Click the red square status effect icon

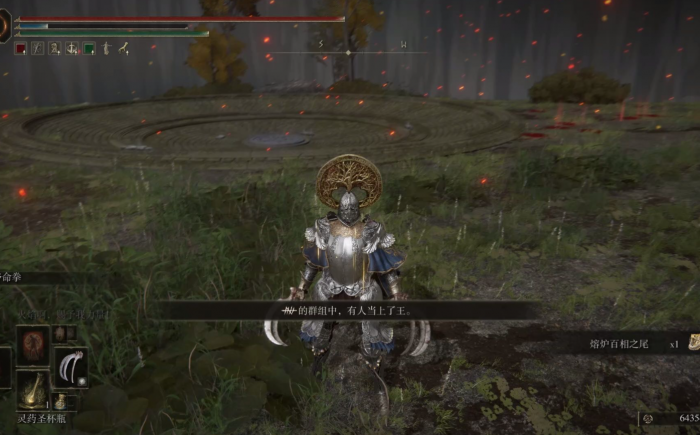tap(20, 47)
